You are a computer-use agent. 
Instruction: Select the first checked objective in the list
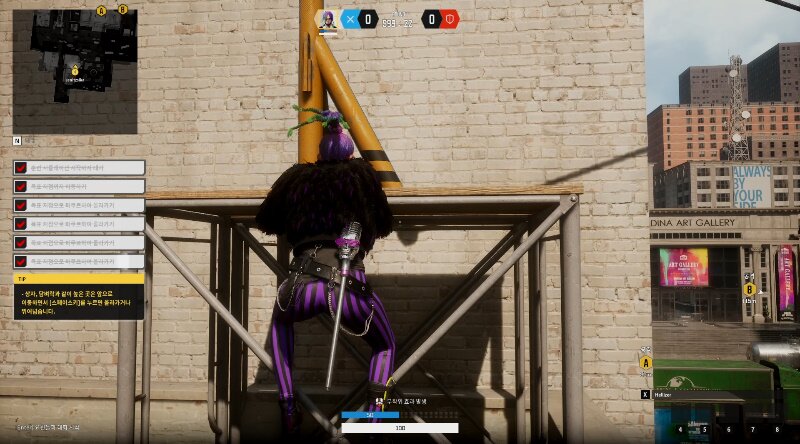point(79,167)
